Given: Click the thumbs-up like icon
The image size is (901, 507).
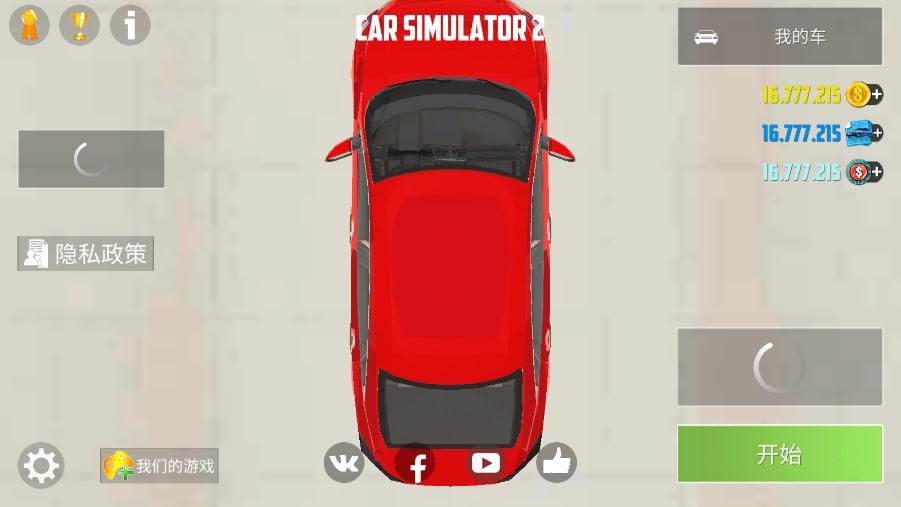Looking at the screenshot, I should (556, 463).
